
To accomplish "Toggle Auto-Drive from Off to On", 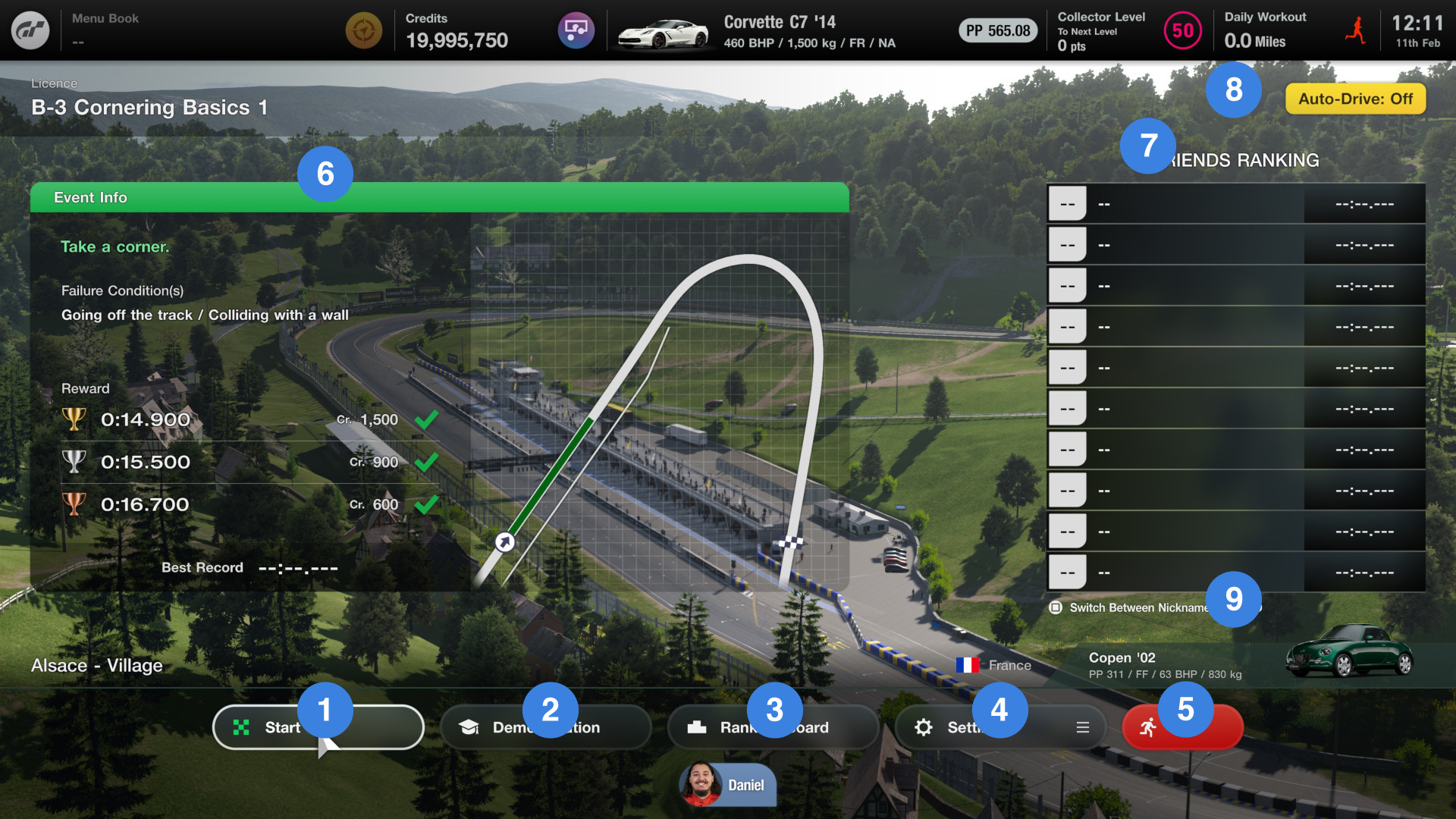I will (x=1354, y=99).
